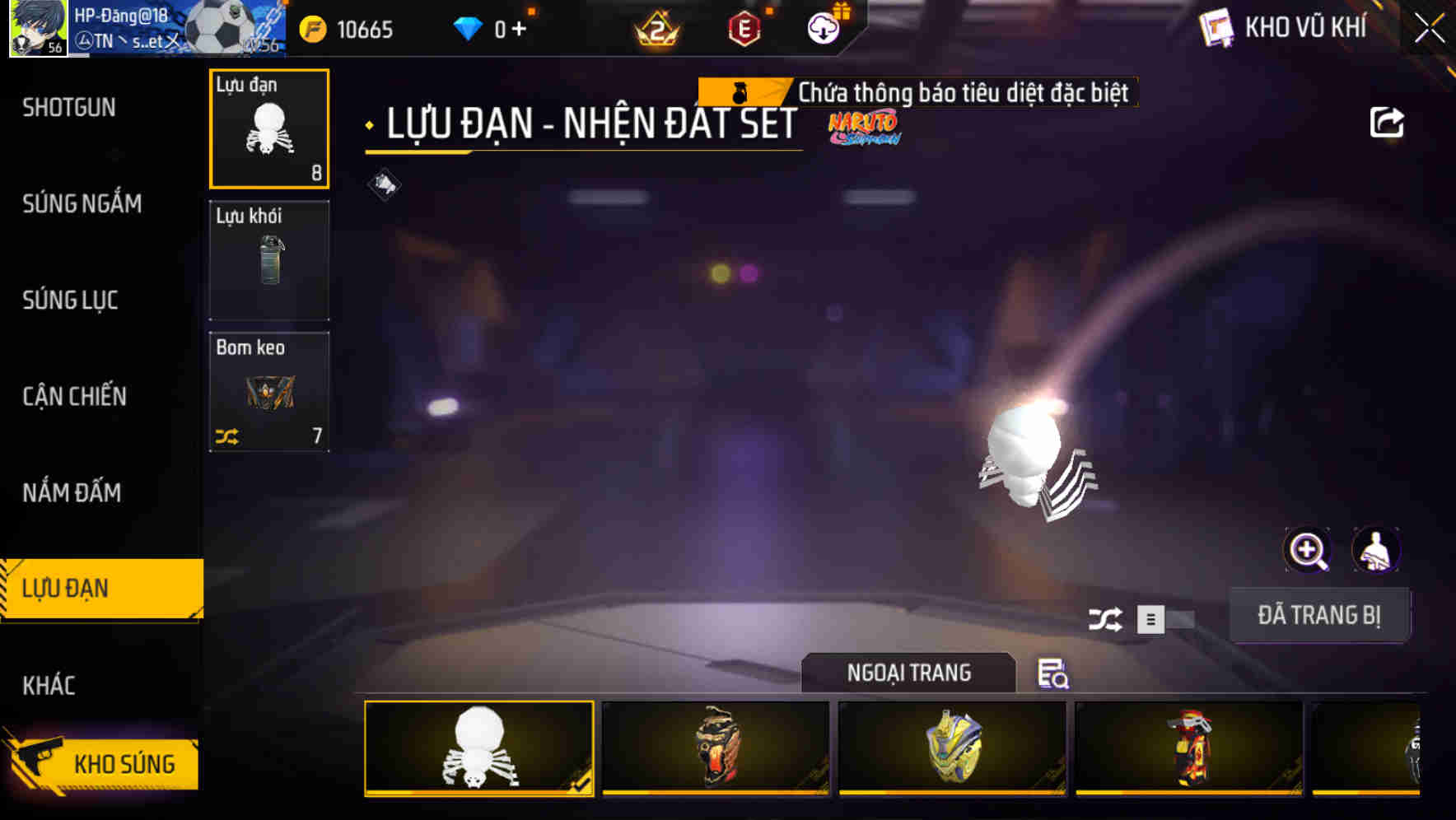Screen dimensions: 1456x820
Task: Expand the CẬN CHIẾN category
Action: [76, 396]
